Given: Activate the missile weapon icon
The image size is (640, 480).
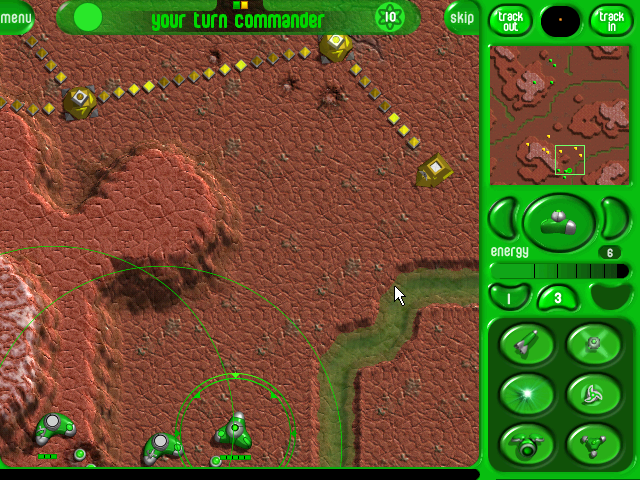Looking at the screenshot, I should coord(526,345).
